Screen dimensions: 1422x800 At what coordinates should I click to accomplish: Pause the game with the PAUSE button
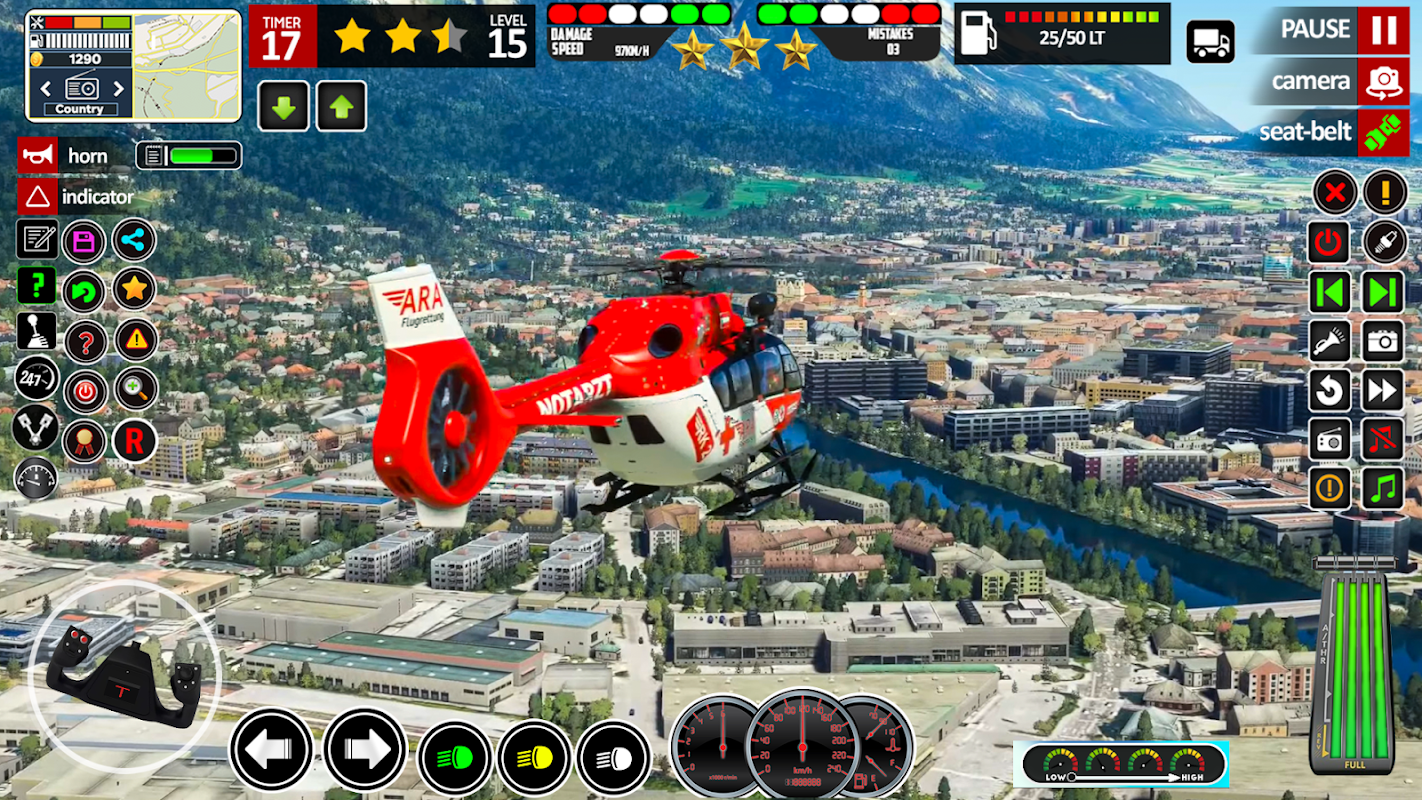[x=1383, y=31]
